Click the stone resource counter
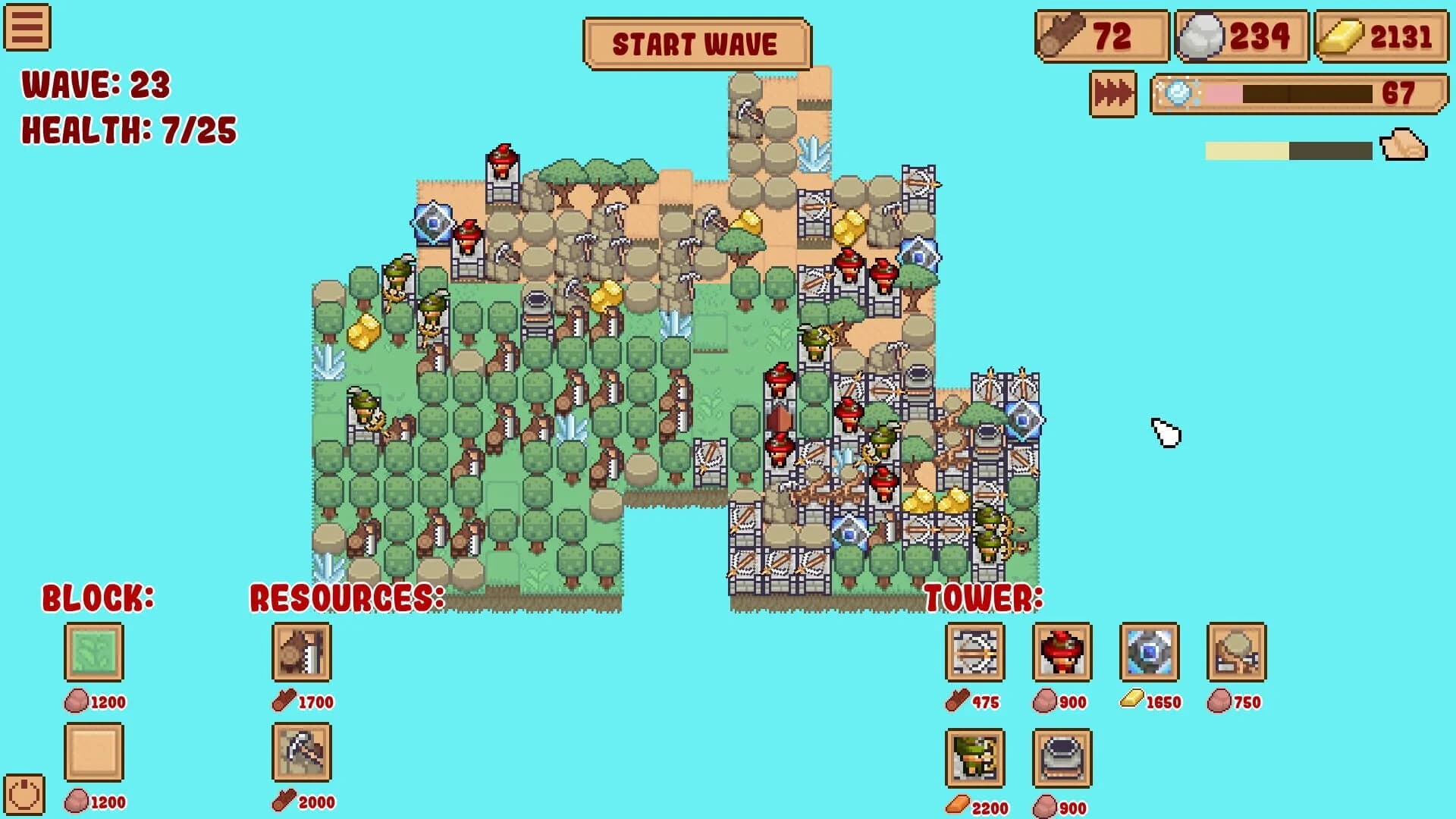Viewport: 1456px width, 819px height. coord(1241,34)
